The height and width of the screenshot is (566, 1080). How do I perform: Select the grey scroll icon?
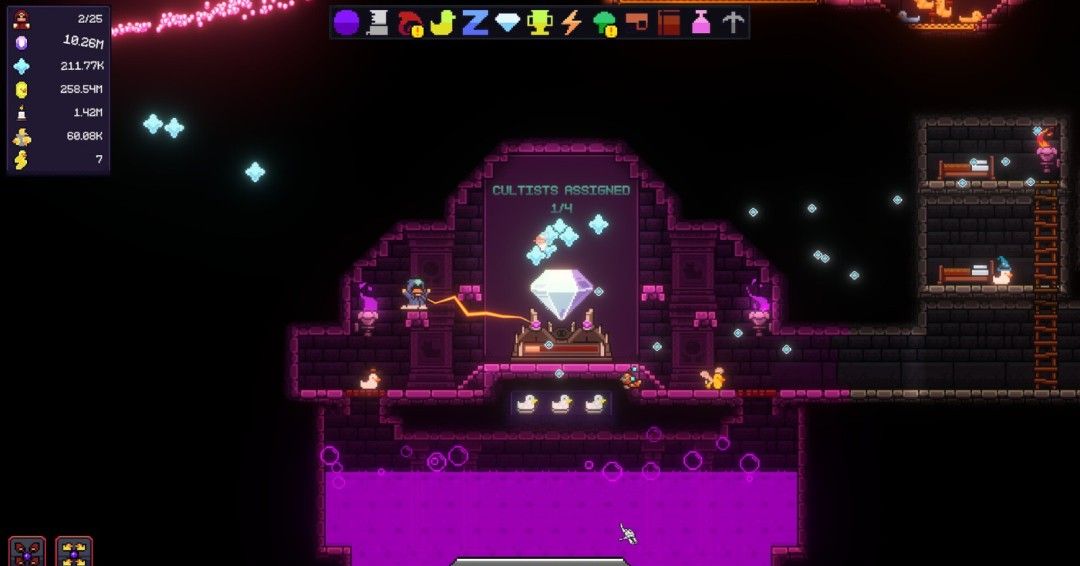click(378, 22)
